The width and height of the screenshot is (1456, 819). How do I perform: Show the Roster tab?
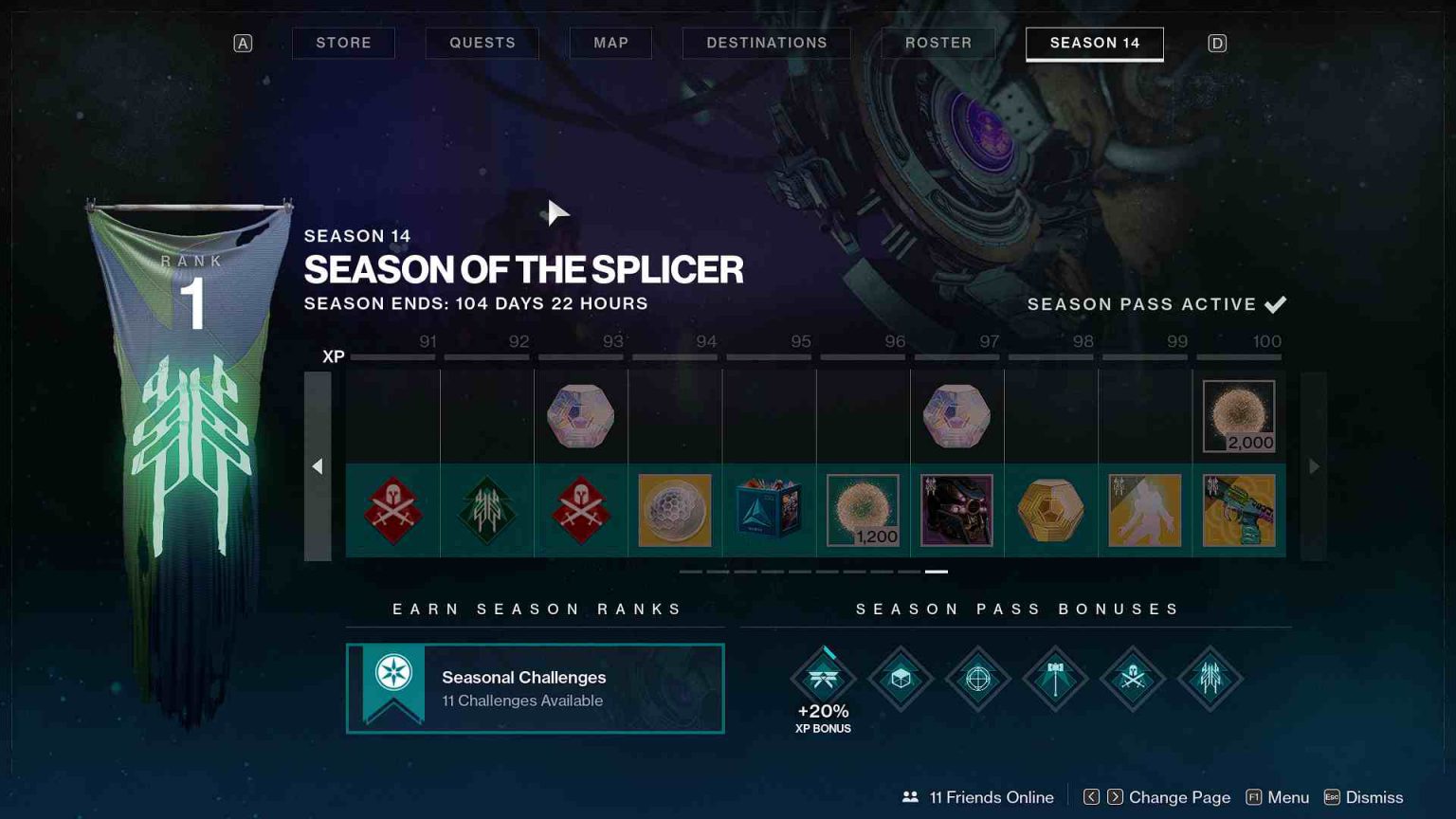(937, 43)
